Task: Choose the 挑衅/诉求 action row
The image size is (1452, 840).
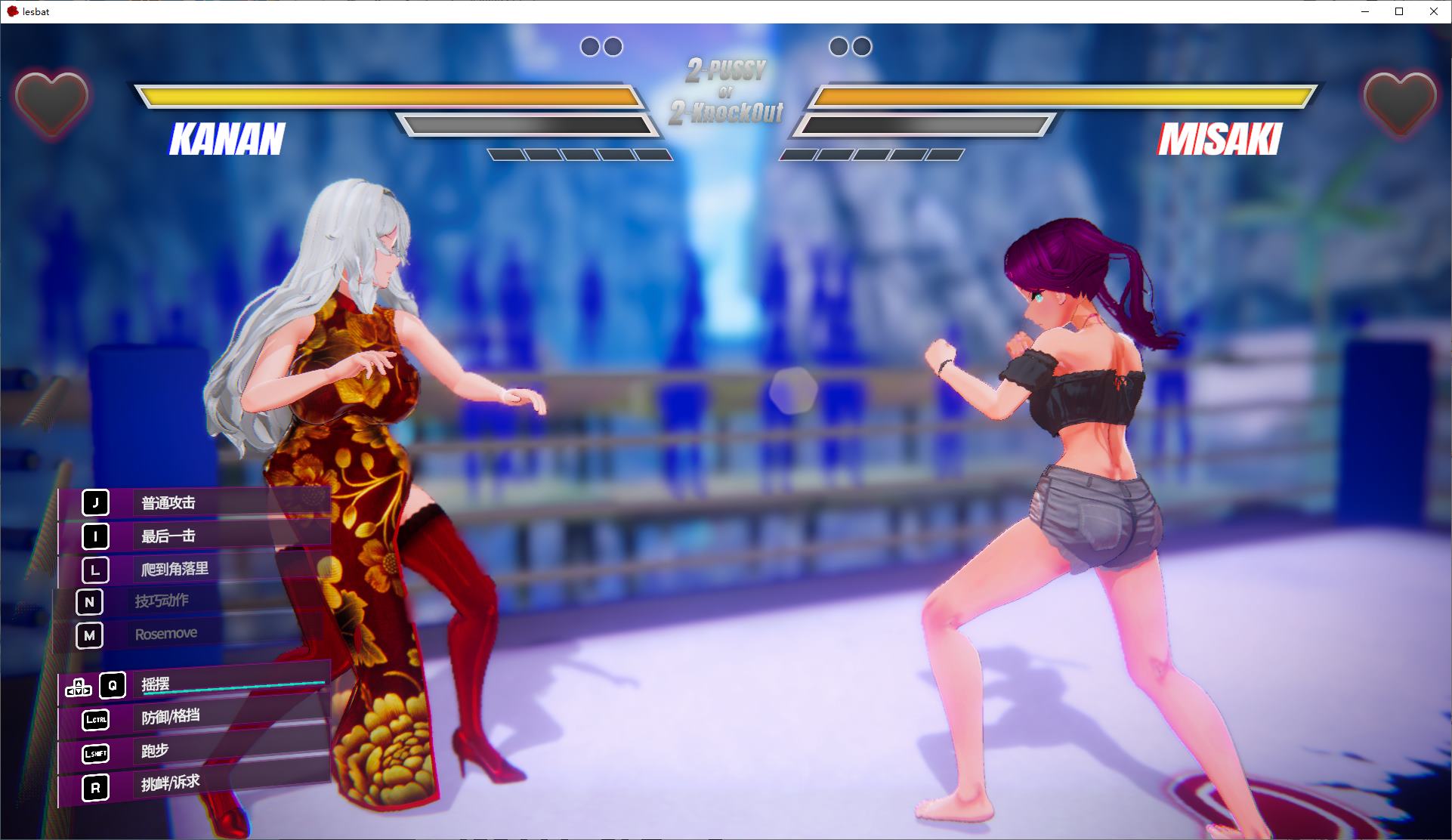Action: [195, 785]
